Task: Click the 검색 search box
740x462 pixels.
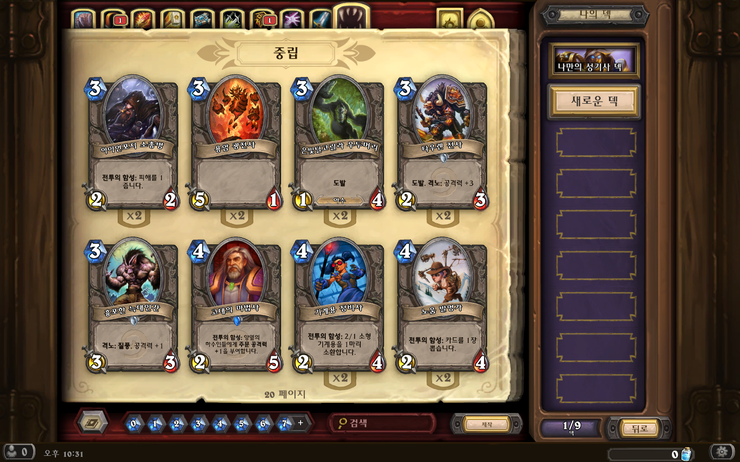Action: (x=385, y=423)
